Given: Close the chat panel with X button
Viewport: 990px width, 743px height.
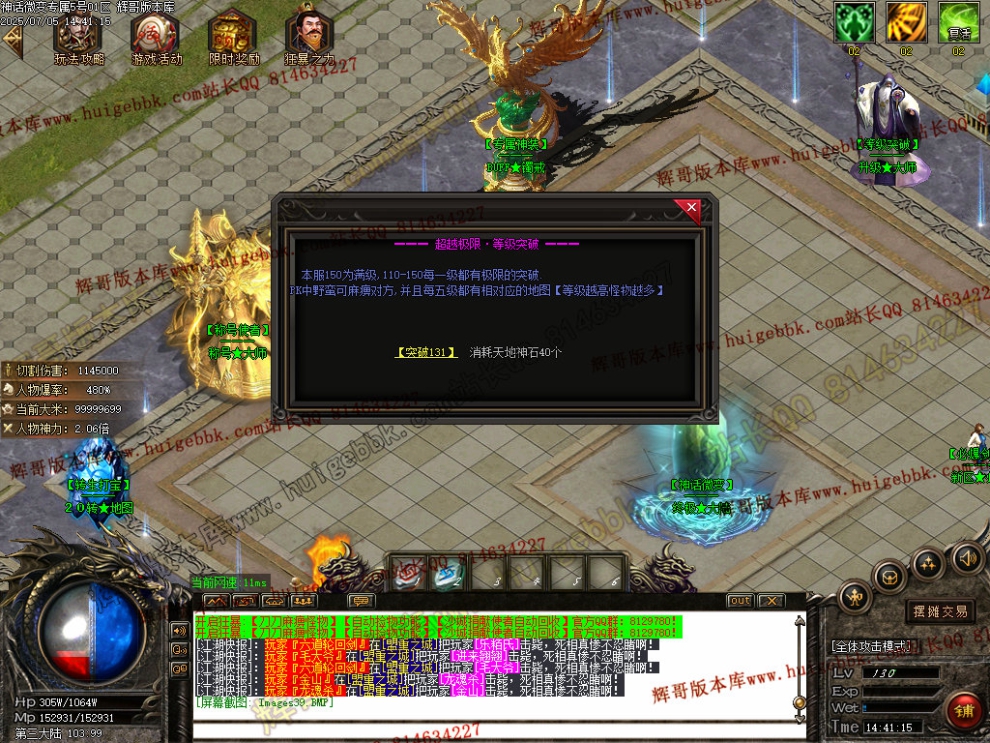Looking at the screenshot, I should pyautogui.click(x=770, y=601).
